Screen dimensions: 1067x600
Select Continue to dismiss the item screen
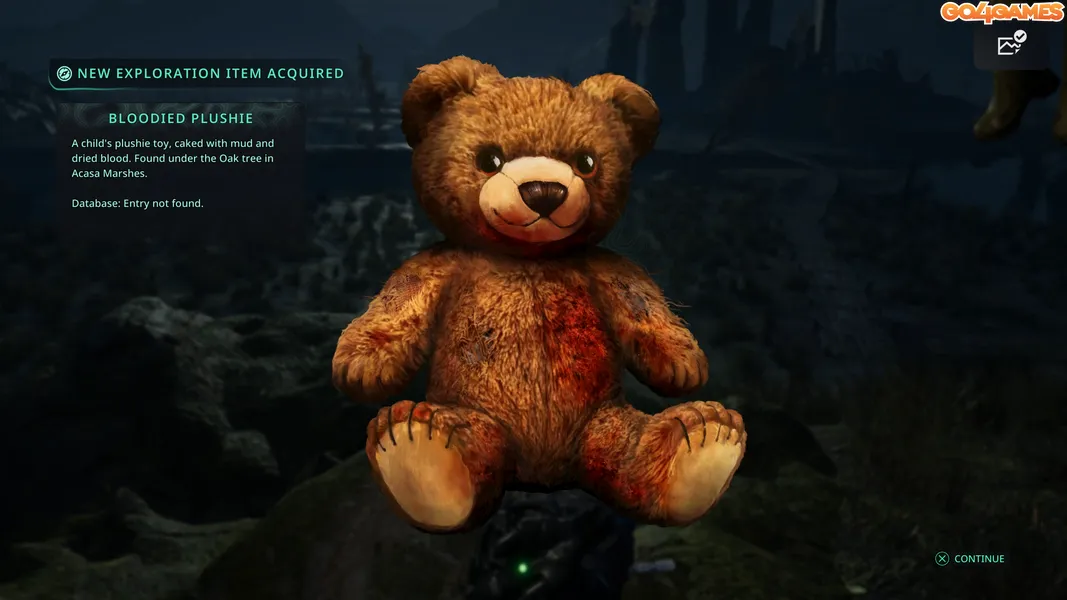pos(970,559)
